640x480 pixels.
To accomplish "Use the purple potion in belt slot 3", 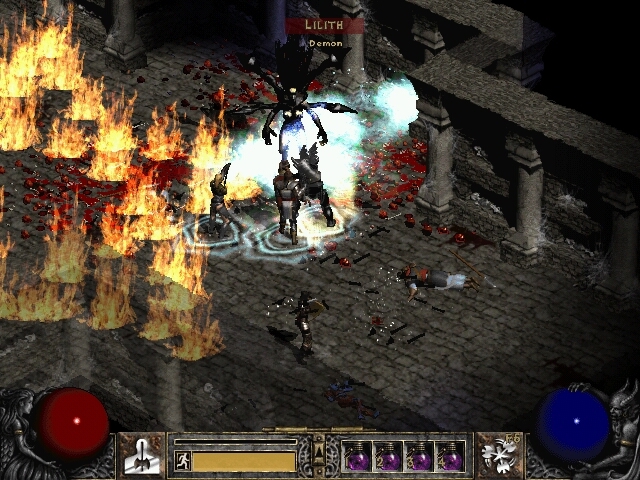I will [420, 456].
